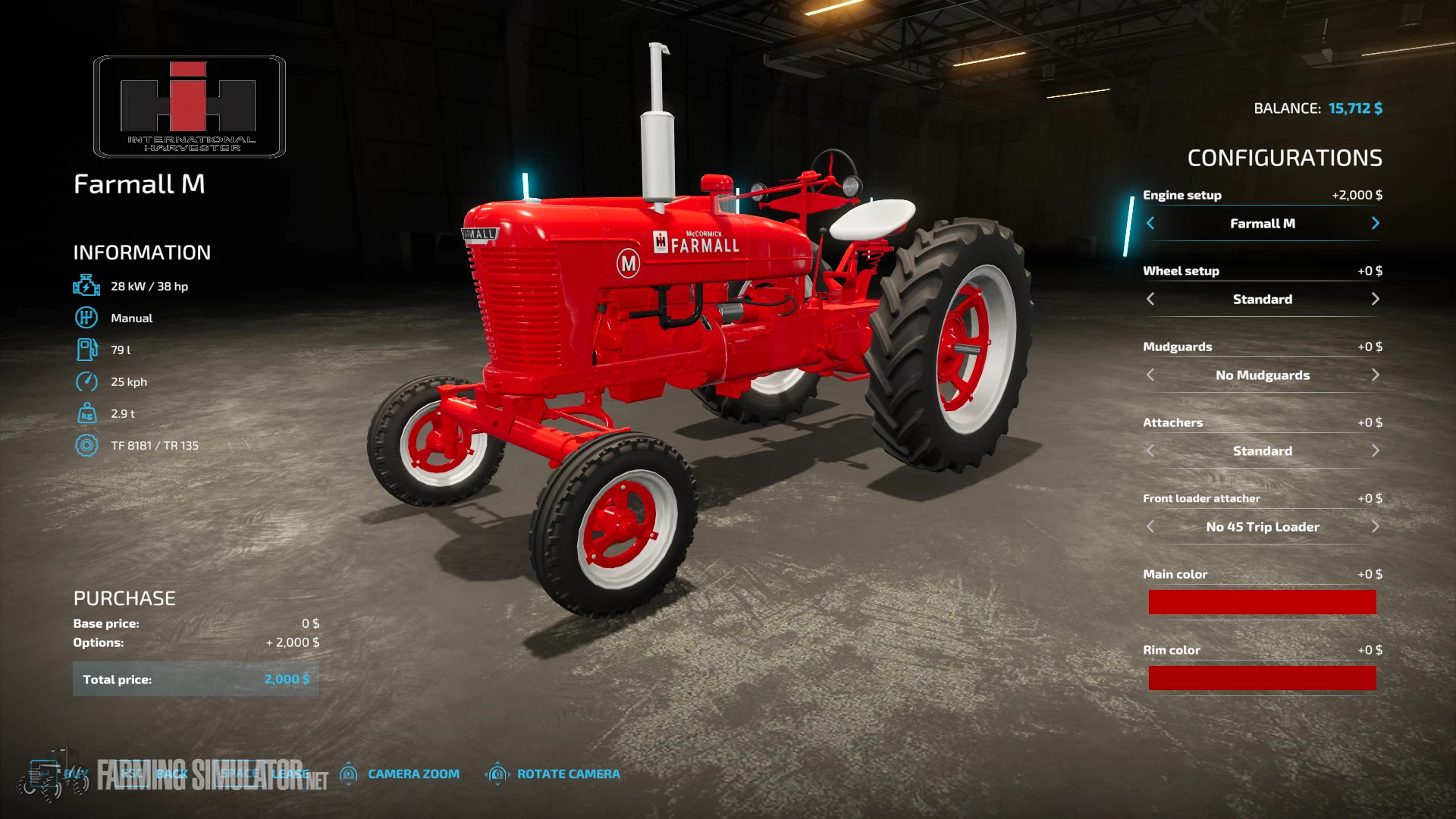Screen dimensions: 1456x819
Task: Advance Engine setup with the right chevron
Action: click(1375, 224)
